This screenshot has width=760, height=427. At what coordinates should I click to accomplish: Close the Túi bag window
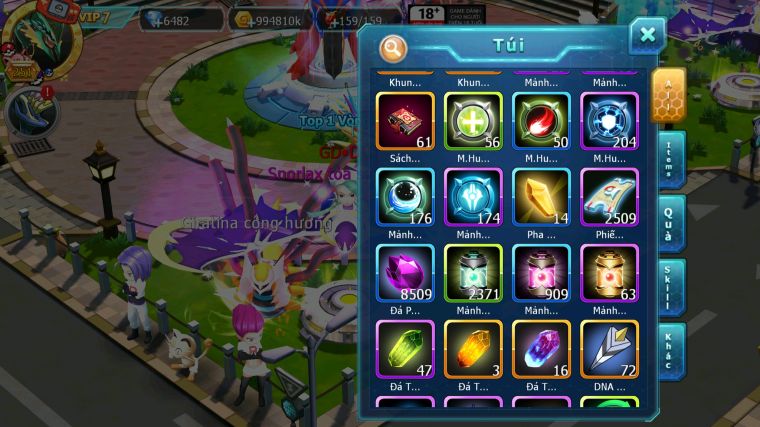click(x=647, y=36)
